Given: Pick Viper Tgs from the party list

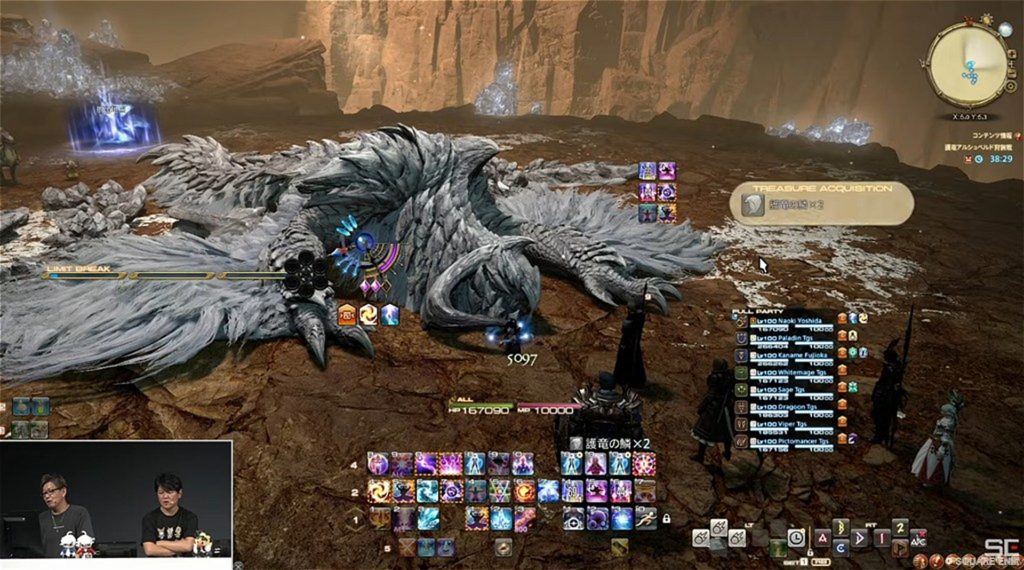Looking at the screenshot, I should pos(796,425).
